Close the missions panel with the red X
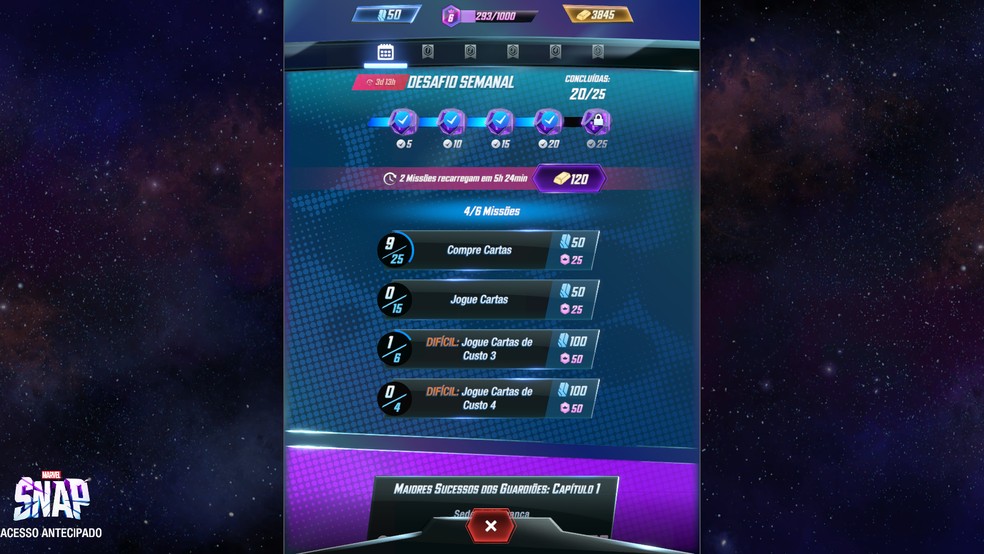The image size is (984, 554). pos(491,525)
